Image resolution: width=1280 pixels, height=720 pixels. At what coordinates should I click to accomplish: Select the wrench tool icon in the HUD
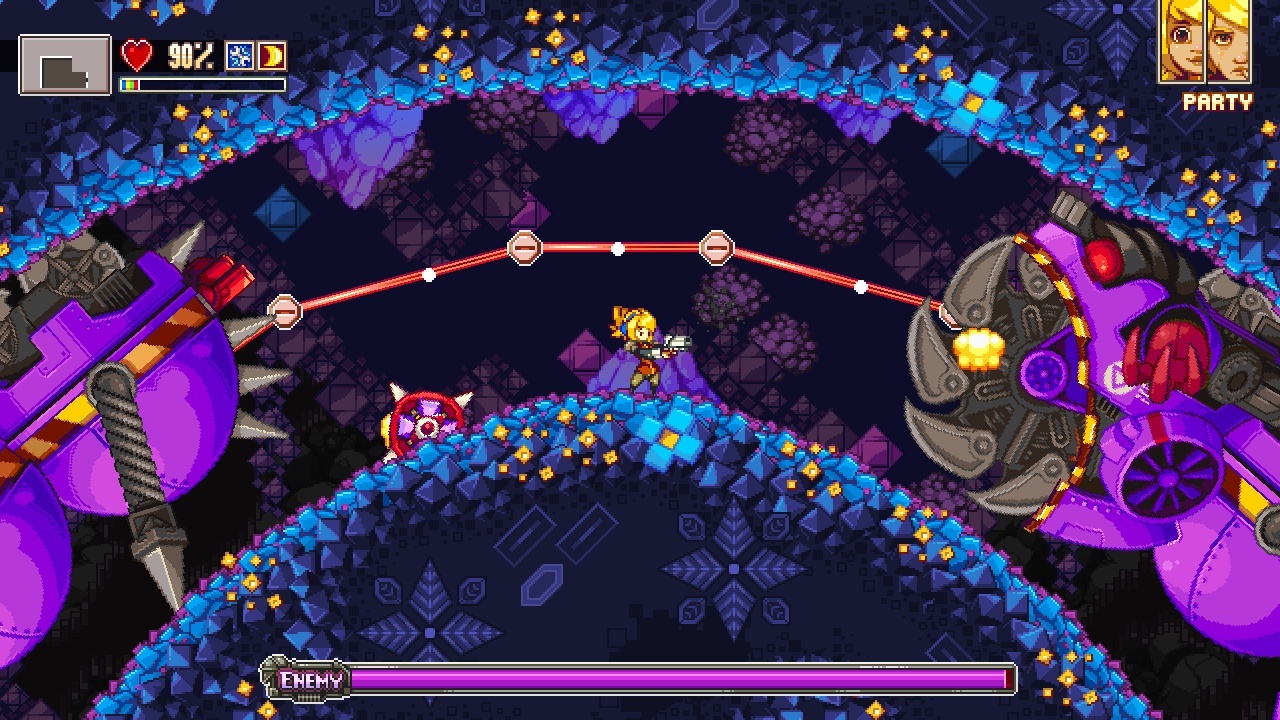[x=239, y=55]
